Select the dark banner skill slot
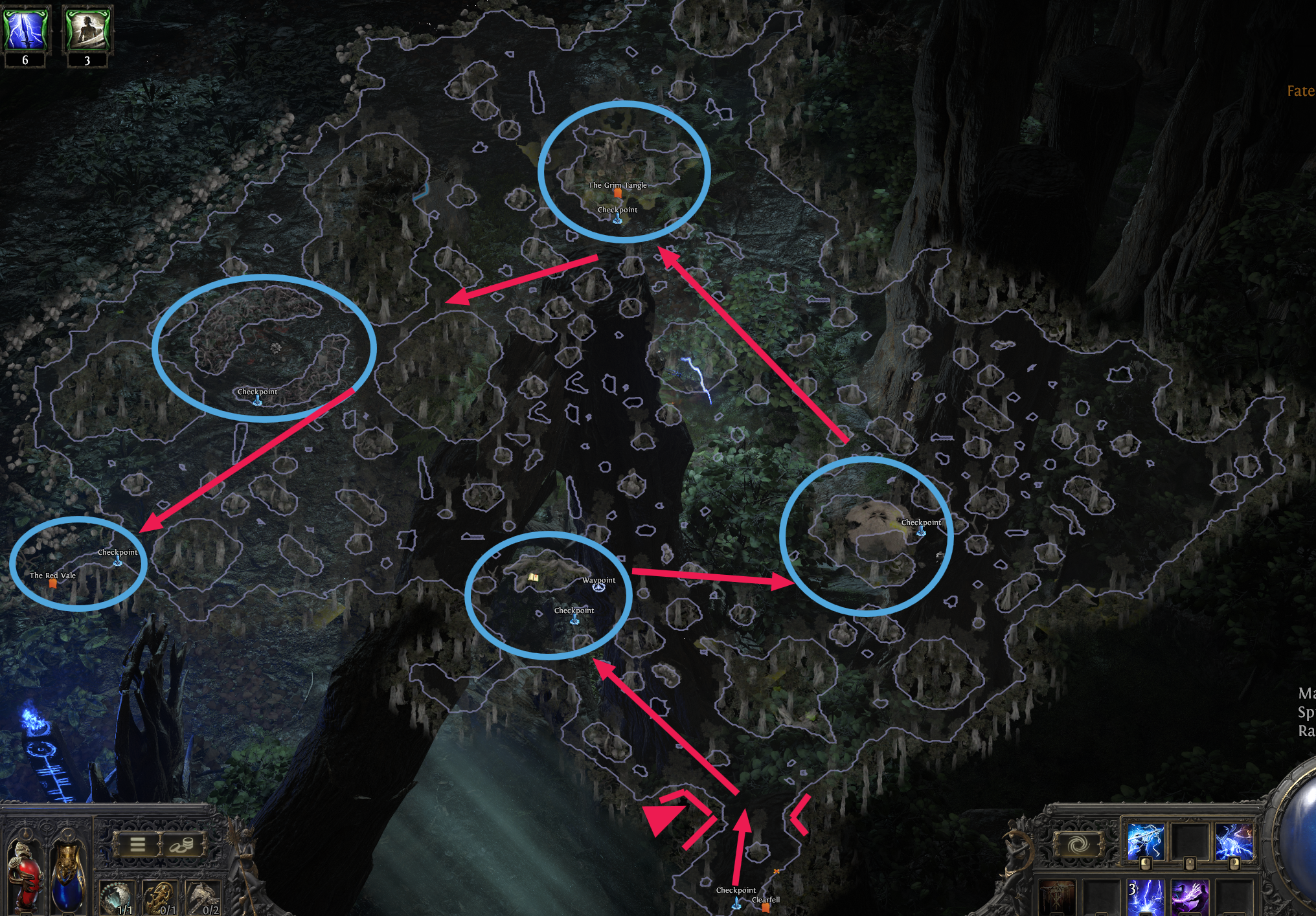The width and height of the screenshot is (1316, 916). (1058, 900)
